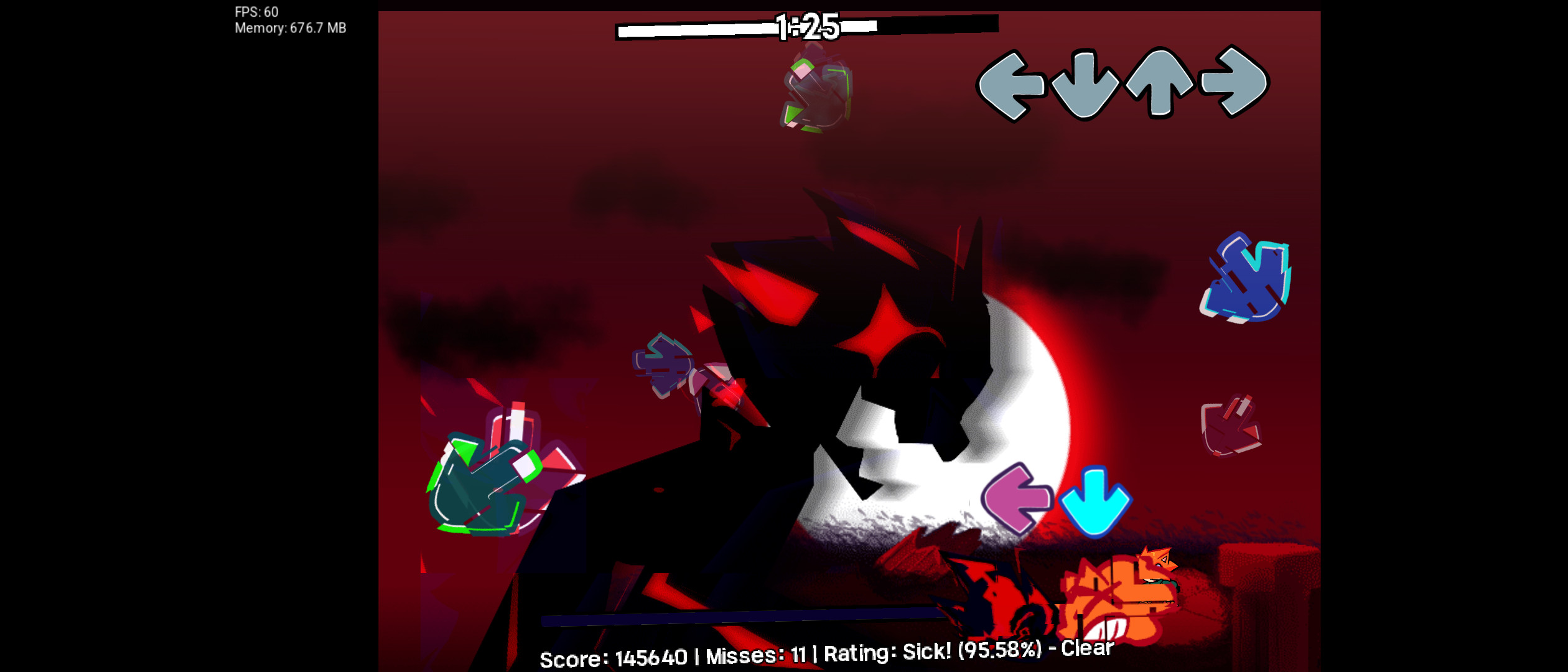
Task: Expand the song timer display
Action: pyautogui.click(x=806, y=26)
